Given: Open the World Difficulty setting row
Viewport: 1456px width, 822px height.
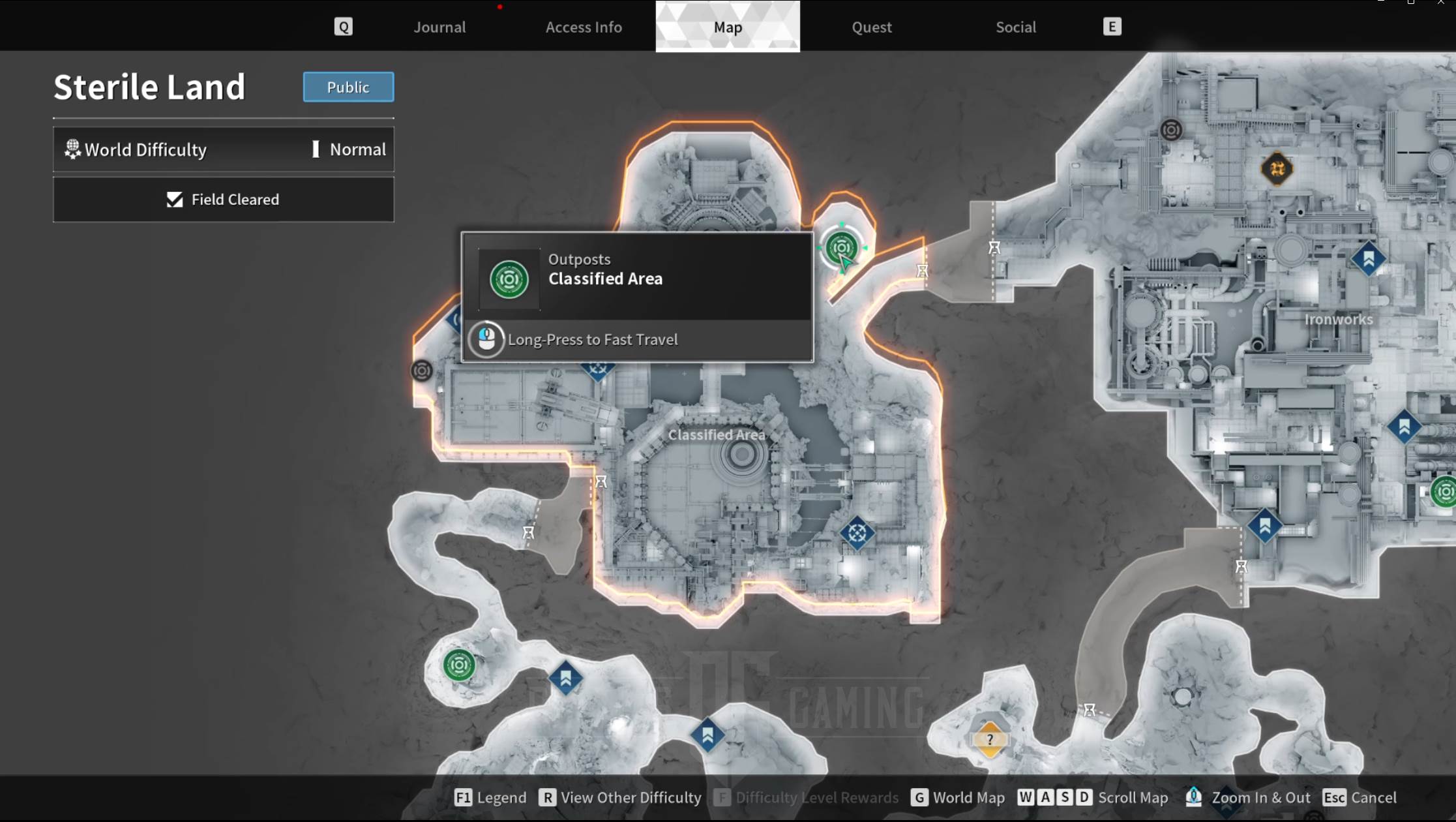Looking at the screenshot, I should 224,149.
